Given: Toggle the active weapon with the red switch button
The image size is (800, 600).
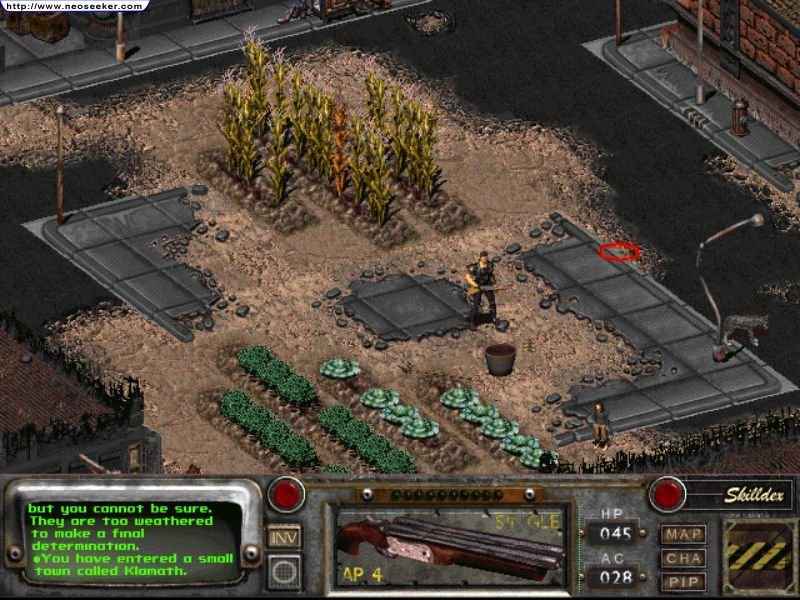Looking at the screenshot, I should click(x=285, y=494).
